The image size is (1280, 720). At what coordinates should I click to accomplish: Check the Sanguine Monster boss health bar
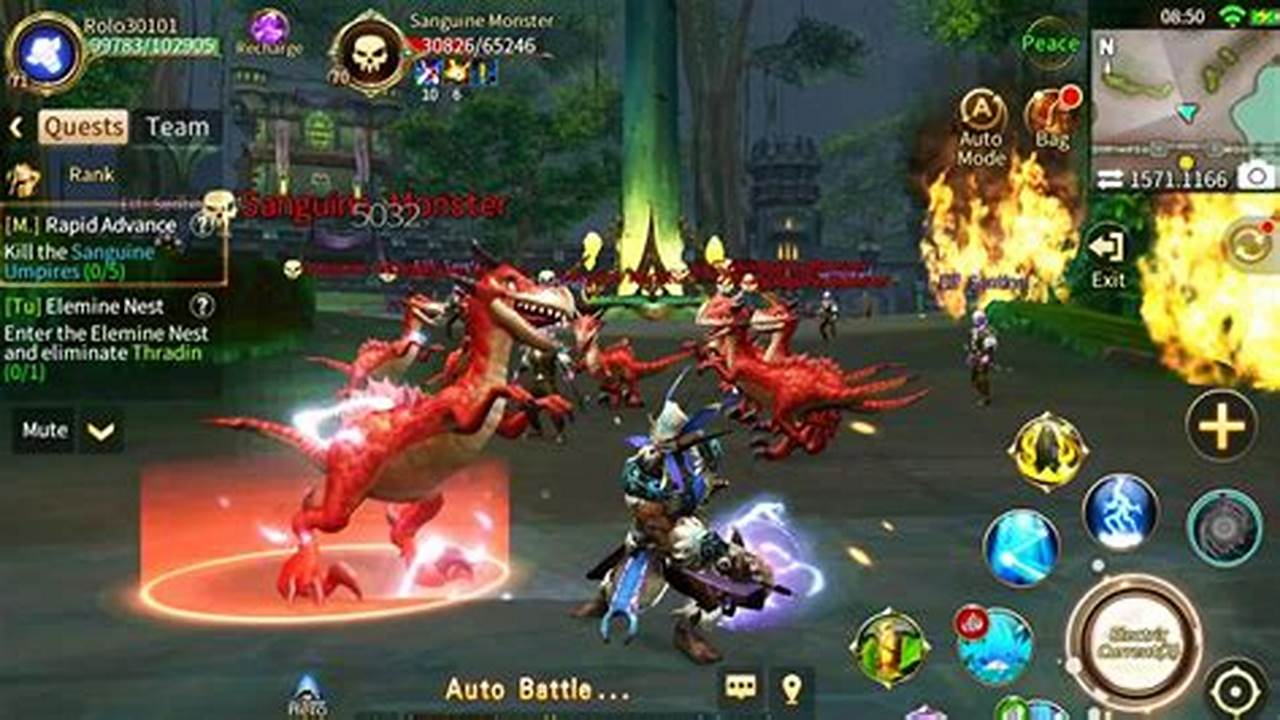click(470, 45)
